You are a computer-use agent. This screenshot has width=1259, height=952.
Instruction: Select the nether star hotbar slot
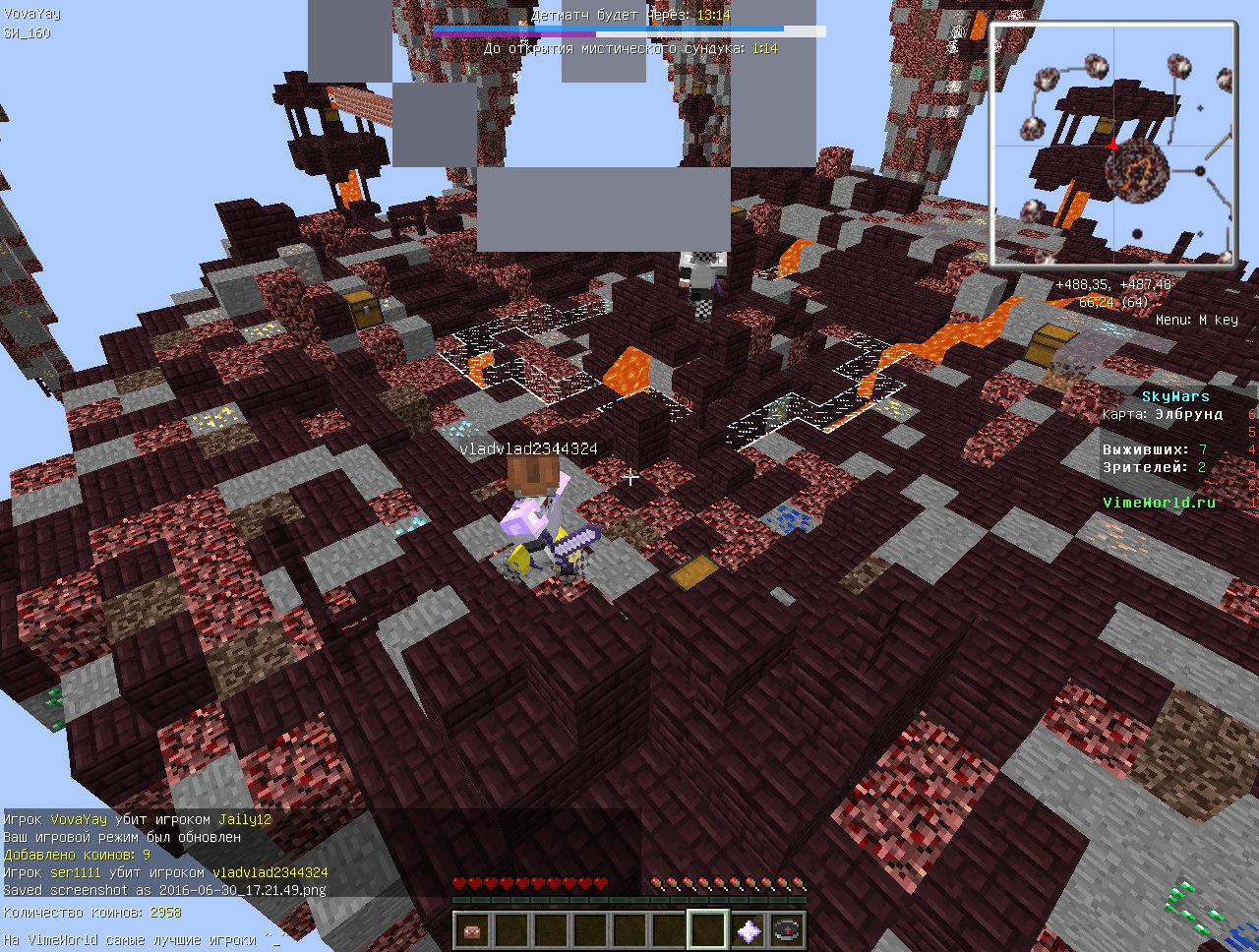click(749, 929)
